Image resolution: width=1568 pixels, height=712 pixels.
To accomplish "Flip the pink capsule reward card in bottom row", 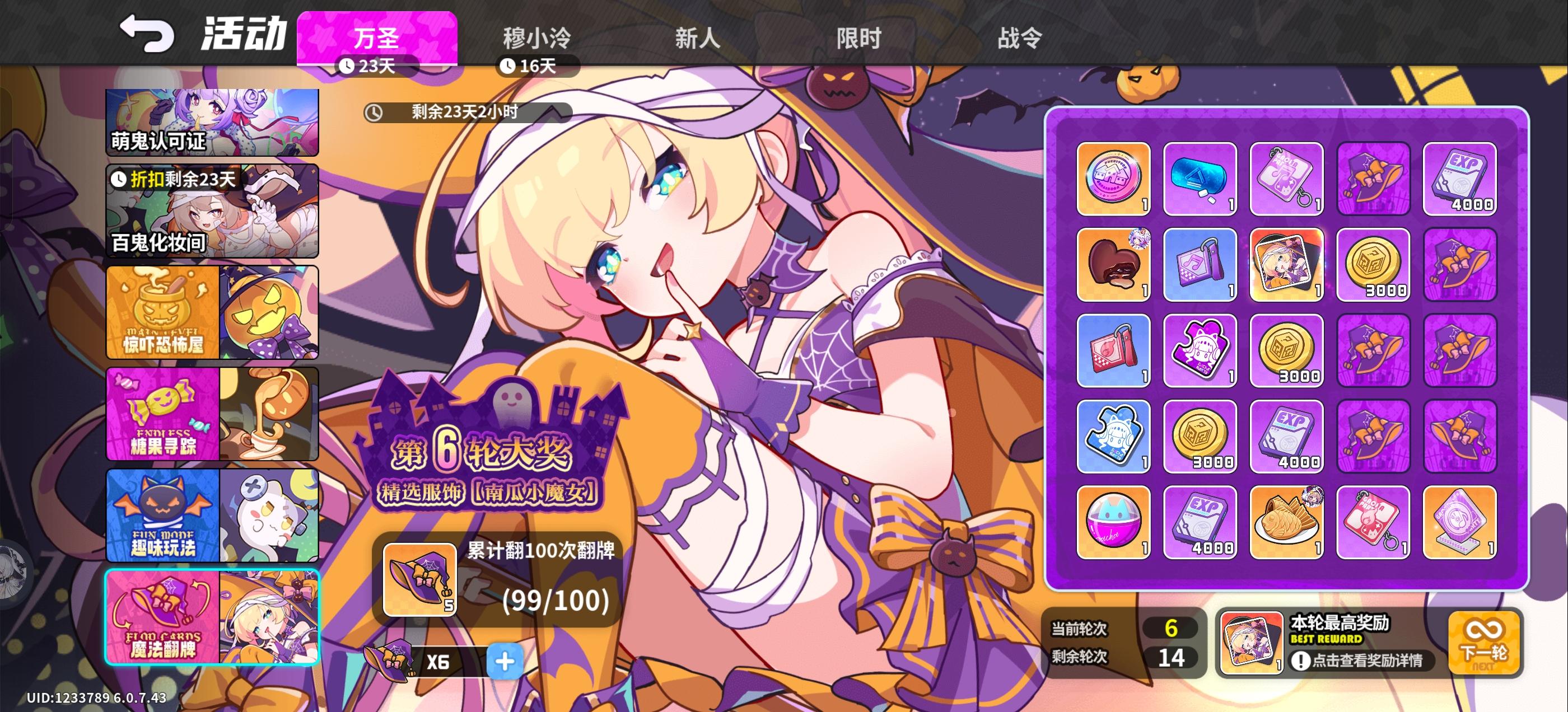I will [x=1113, y=522].
